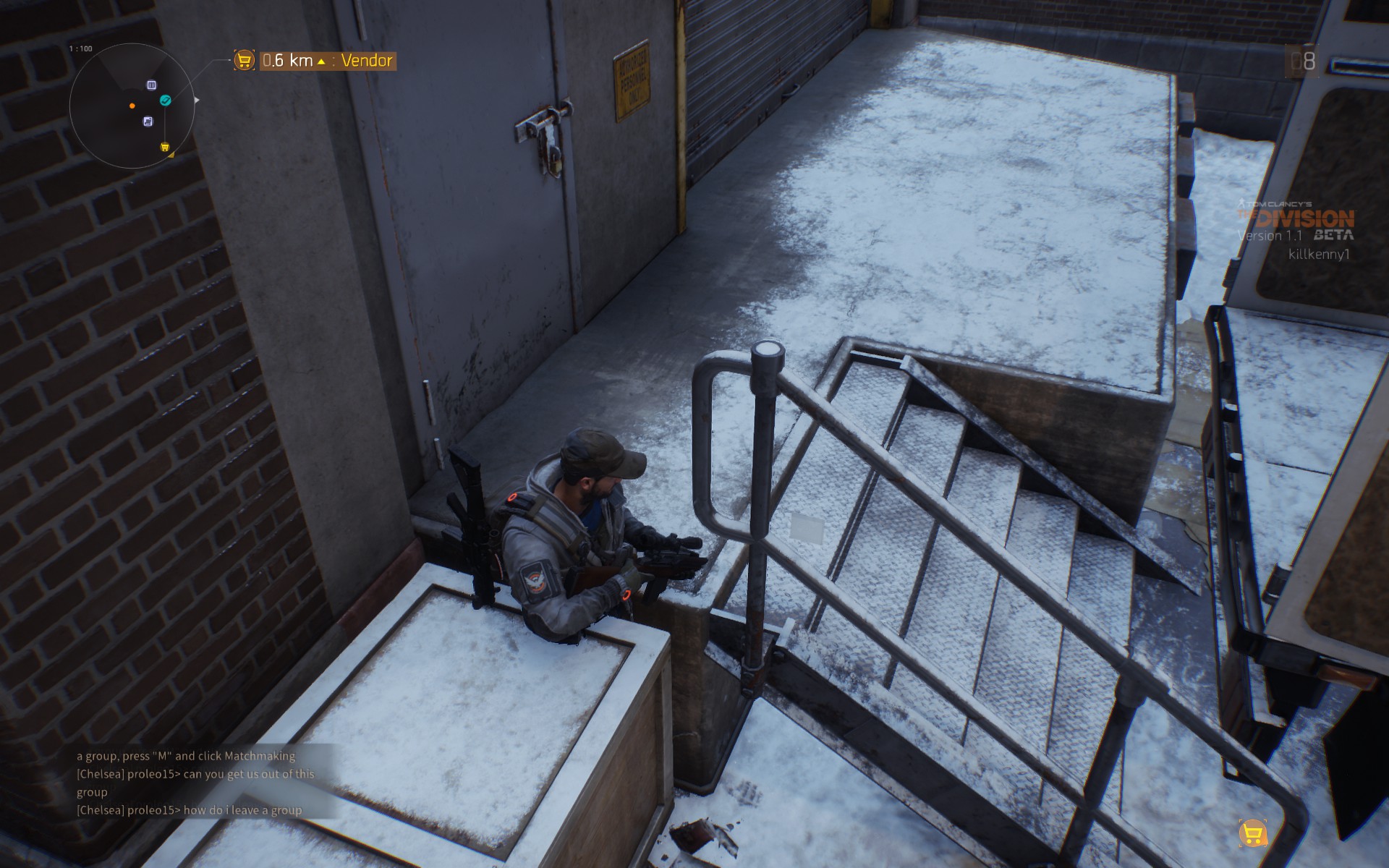Select the yellow vendor cart marker on minimap
Viewport: 1389px width, 868px height.
(165, 147)
